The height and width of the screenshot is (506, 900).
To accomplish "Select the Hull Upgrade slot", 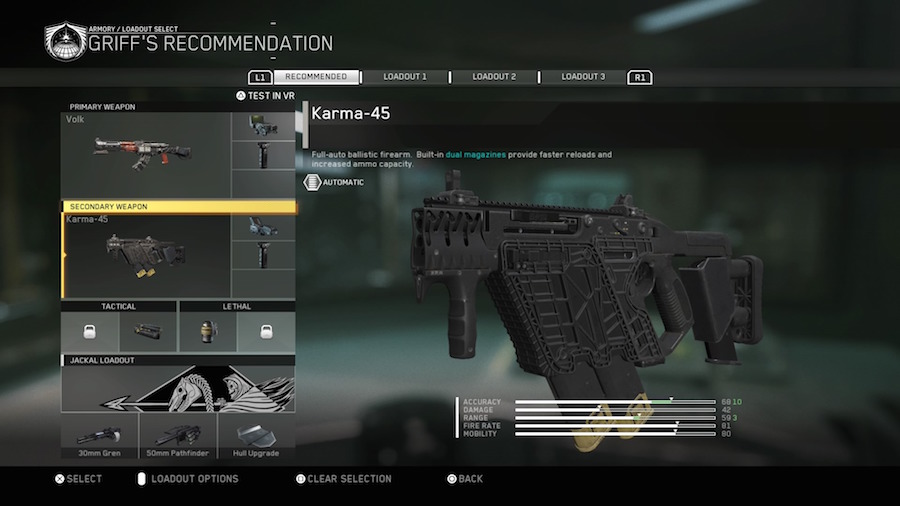I will click(256, 438).
